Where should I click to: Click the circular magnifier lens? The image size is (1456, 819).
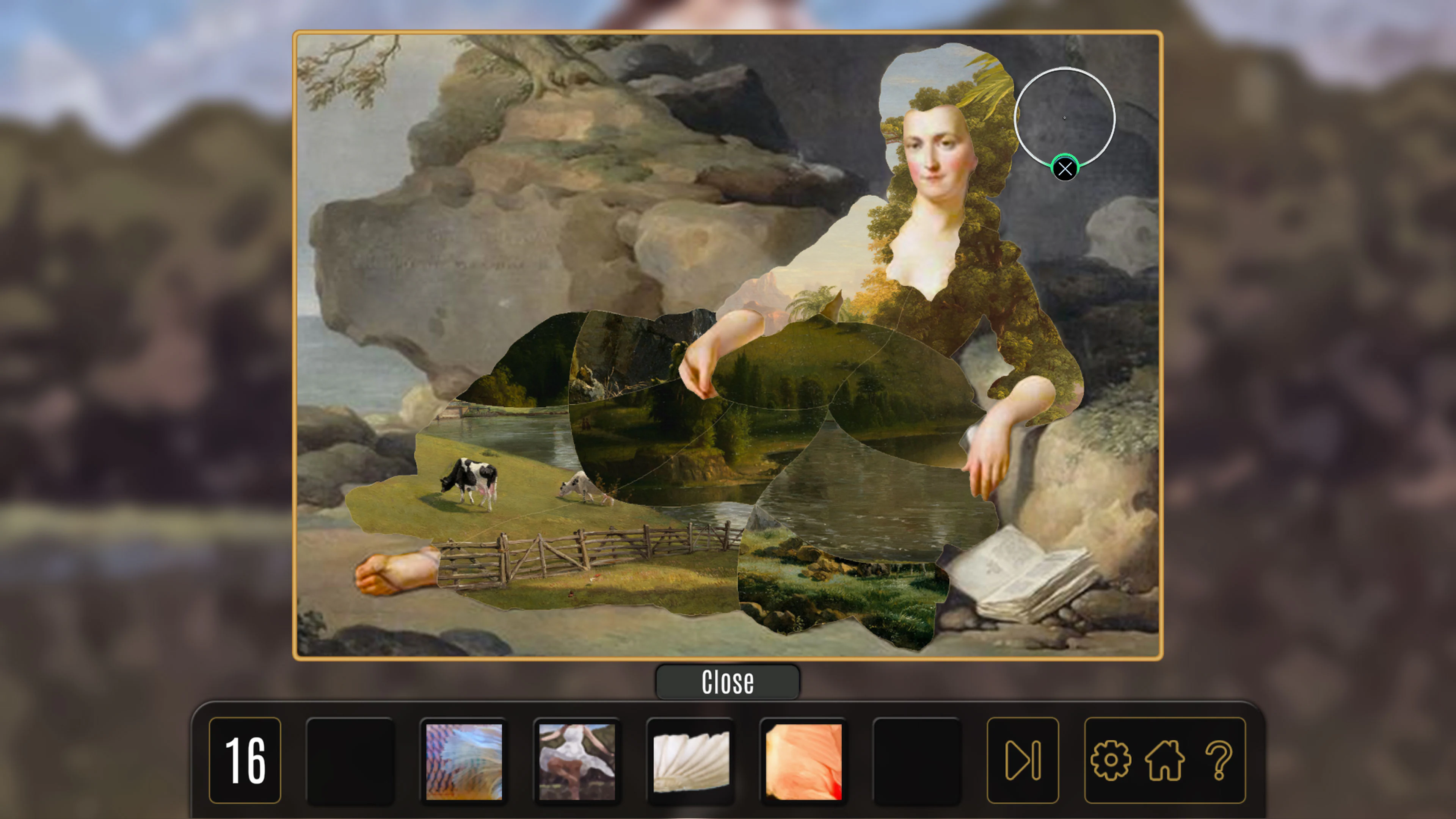click(x=1065, y=117)
